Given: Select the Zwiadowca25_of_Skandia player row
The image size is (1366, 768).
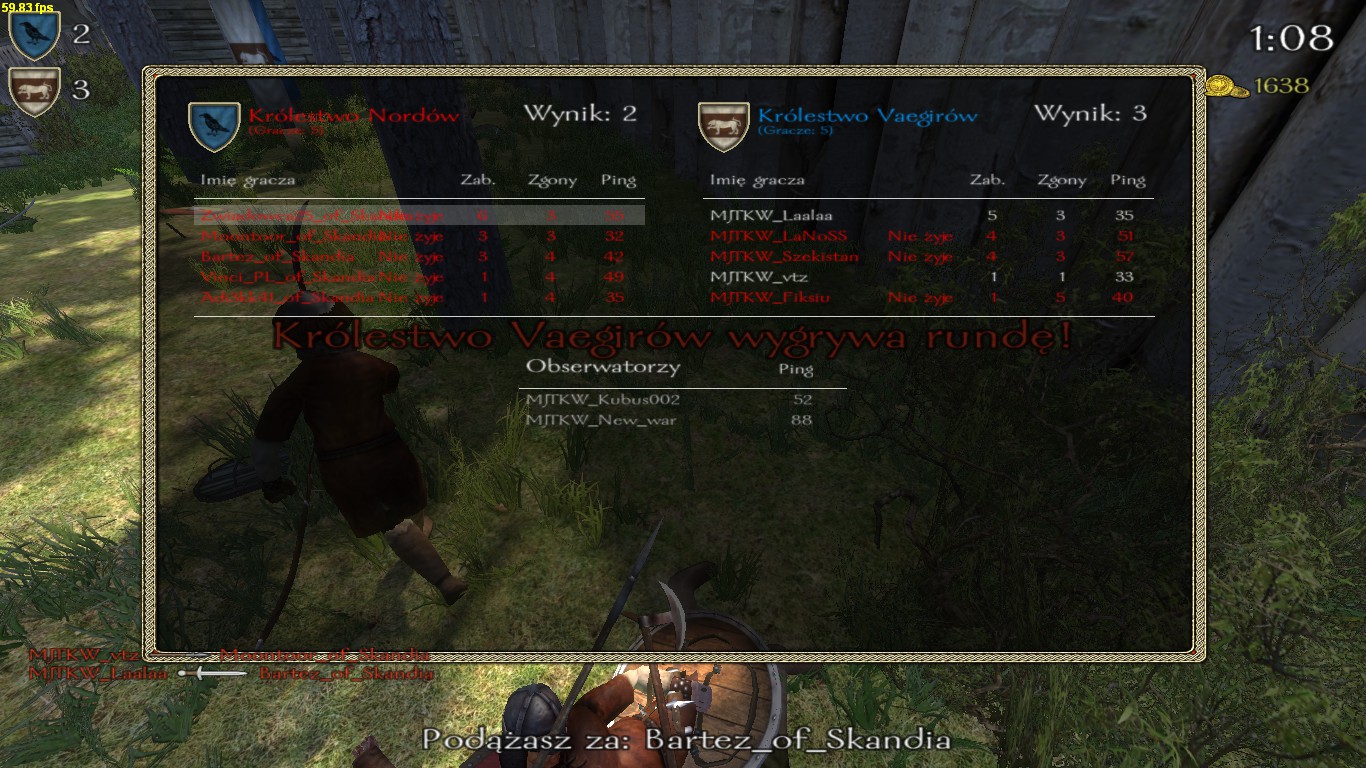Looking at the screenshot, I should coord(418,215).
